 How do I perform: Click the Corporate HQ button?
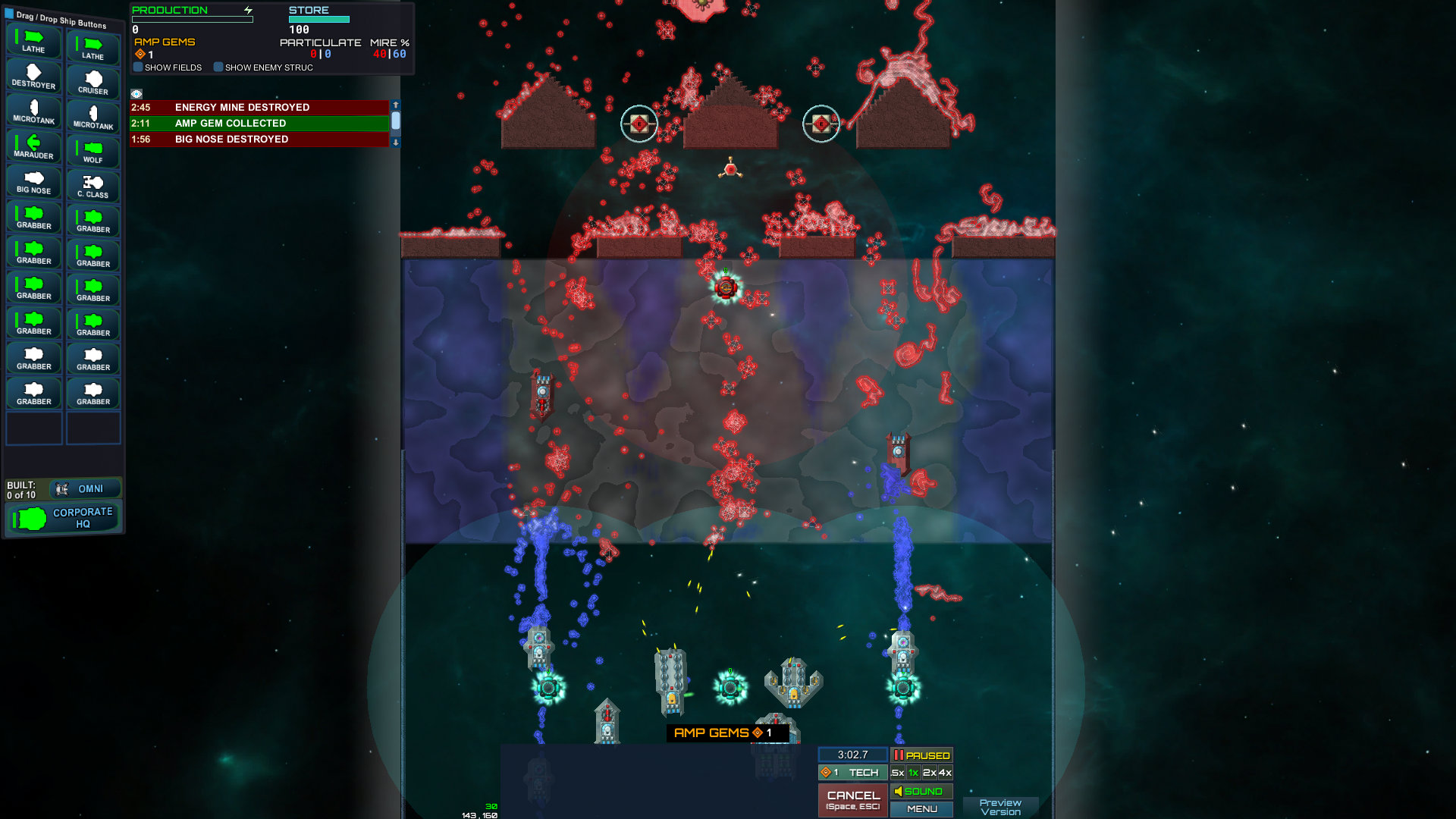(x=63, y=518)
